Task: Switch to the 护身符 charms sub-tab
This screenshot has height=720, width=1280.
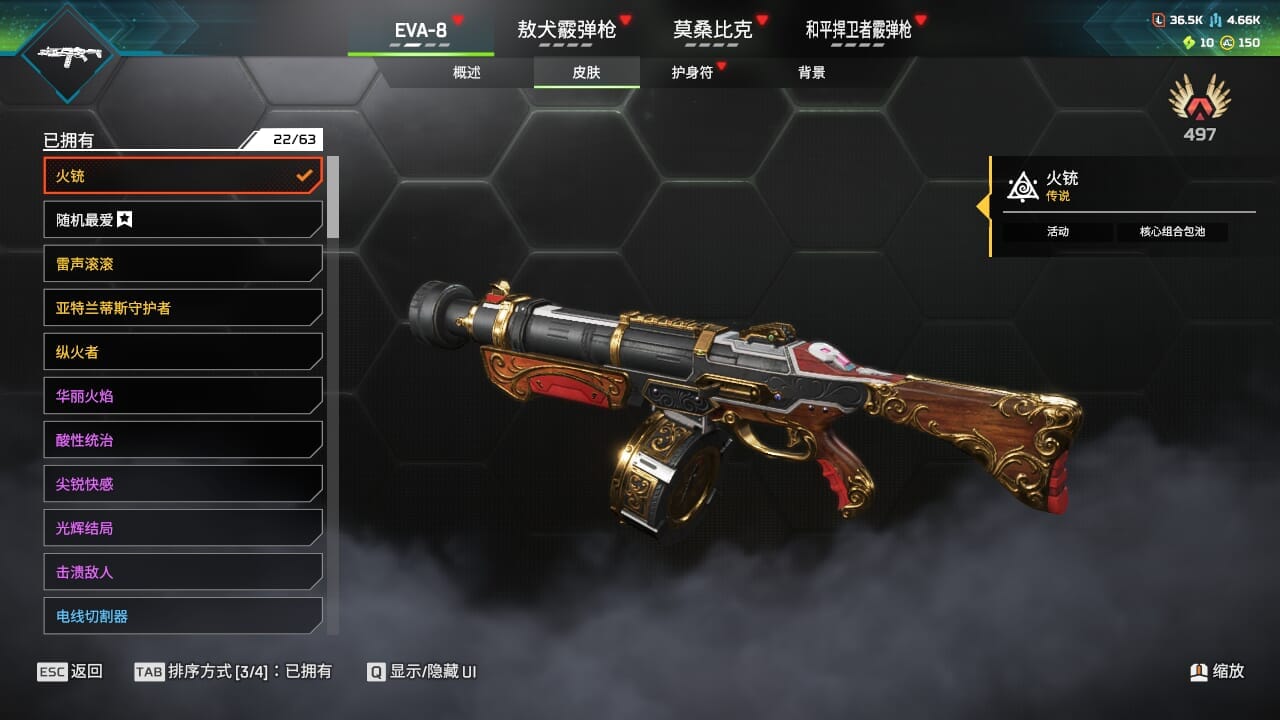Action: tap(692, 73)
